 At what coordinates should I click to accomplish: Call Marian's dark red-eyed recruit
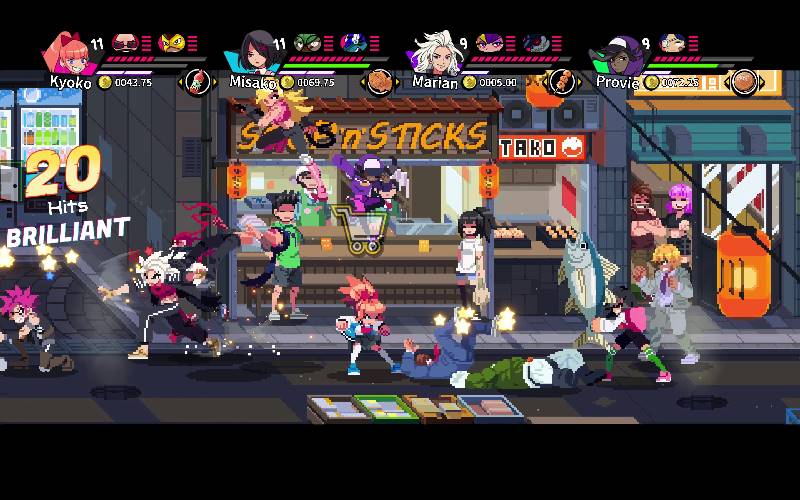coord(534,43)
